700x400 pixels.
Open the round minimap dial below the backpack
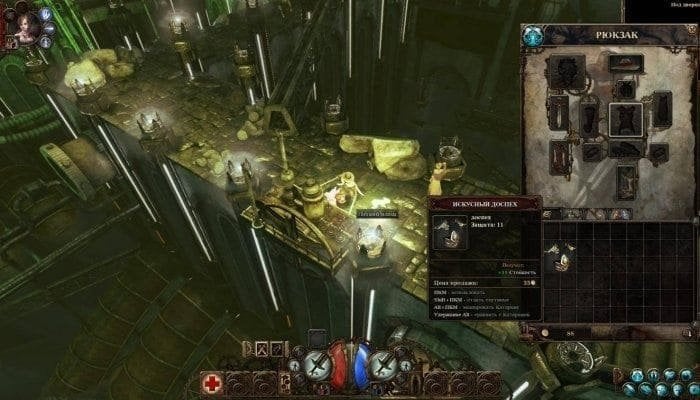[x=575, y=354]
